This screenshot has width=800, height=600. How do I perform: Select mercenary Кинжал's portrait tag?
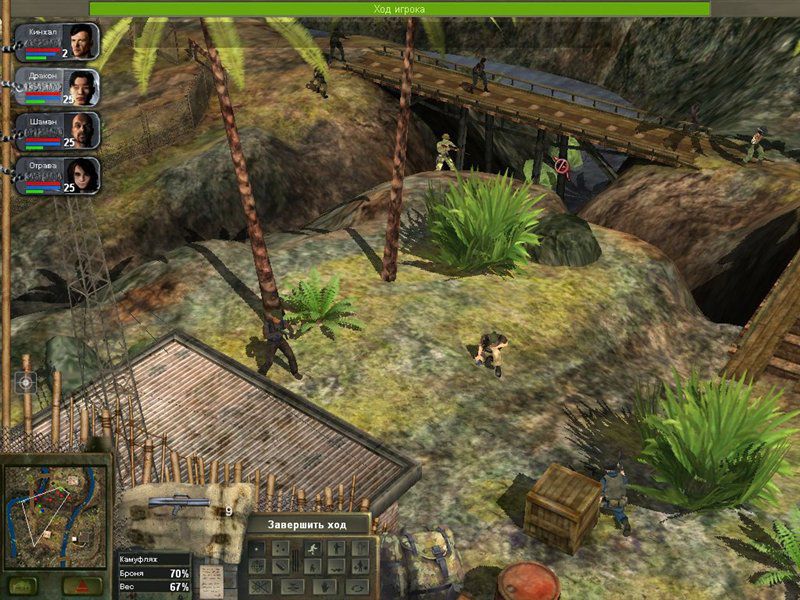point(58,42)
